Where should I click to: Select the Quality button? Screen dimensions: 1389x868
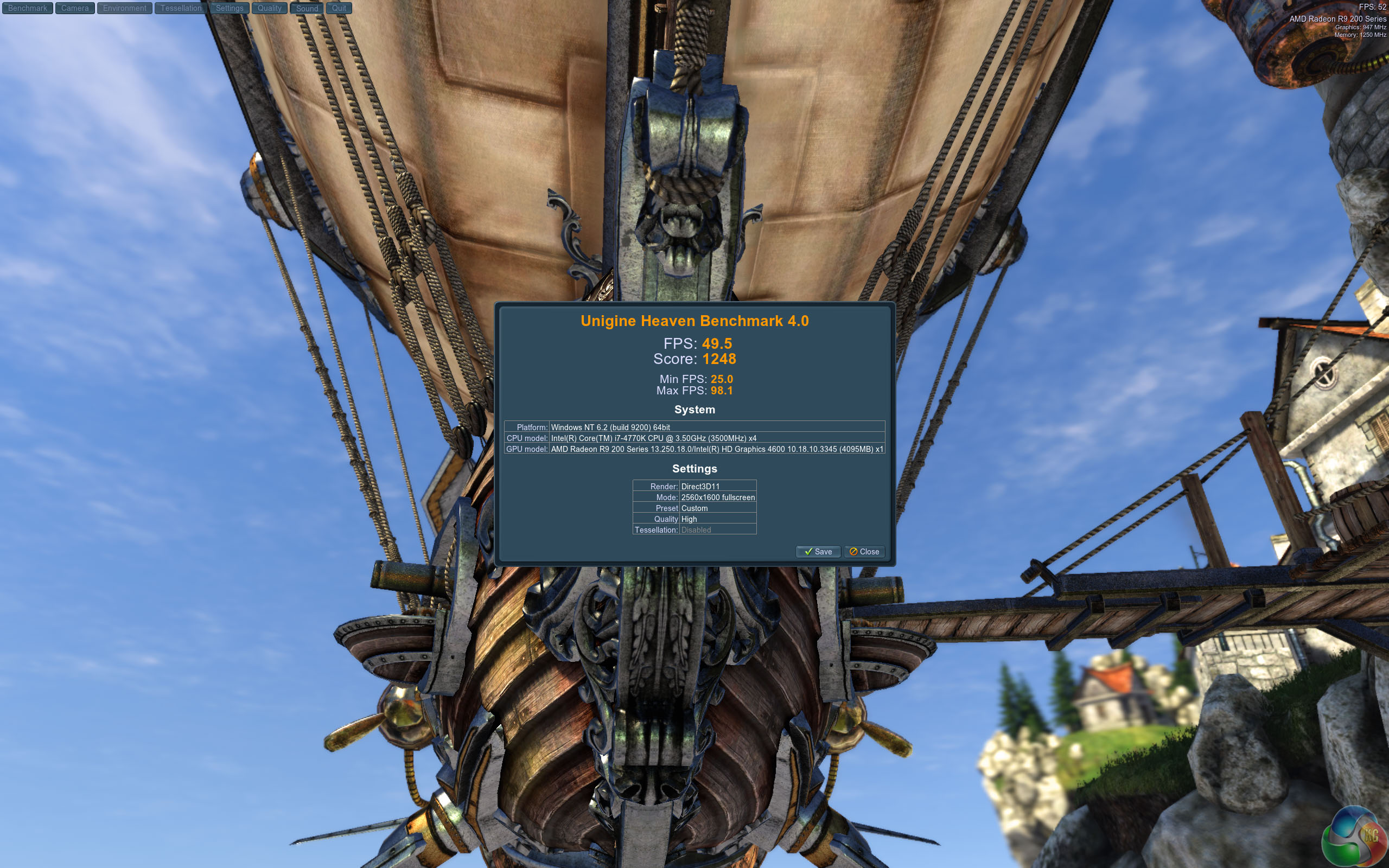pos(269,8)
